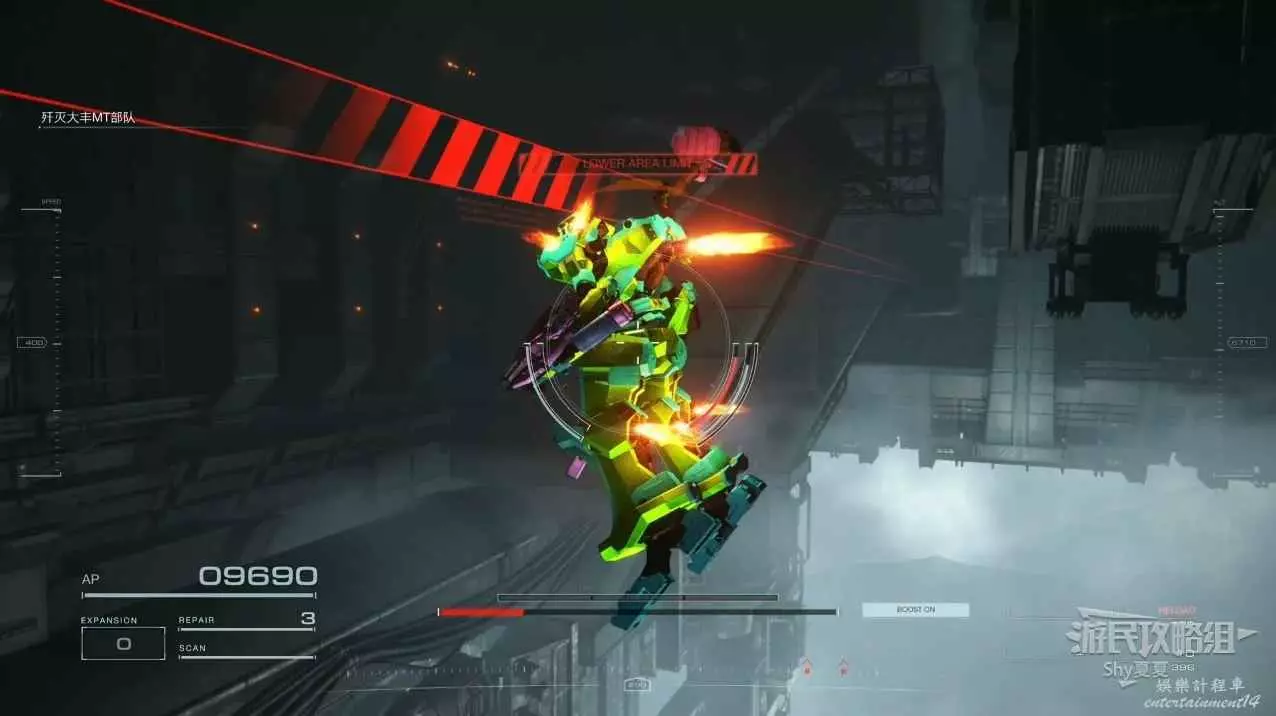The height and width of the screenshot is (716, 1276).
Task: Toggle the BOOST ON indicator
Action: tap(915, 609)
